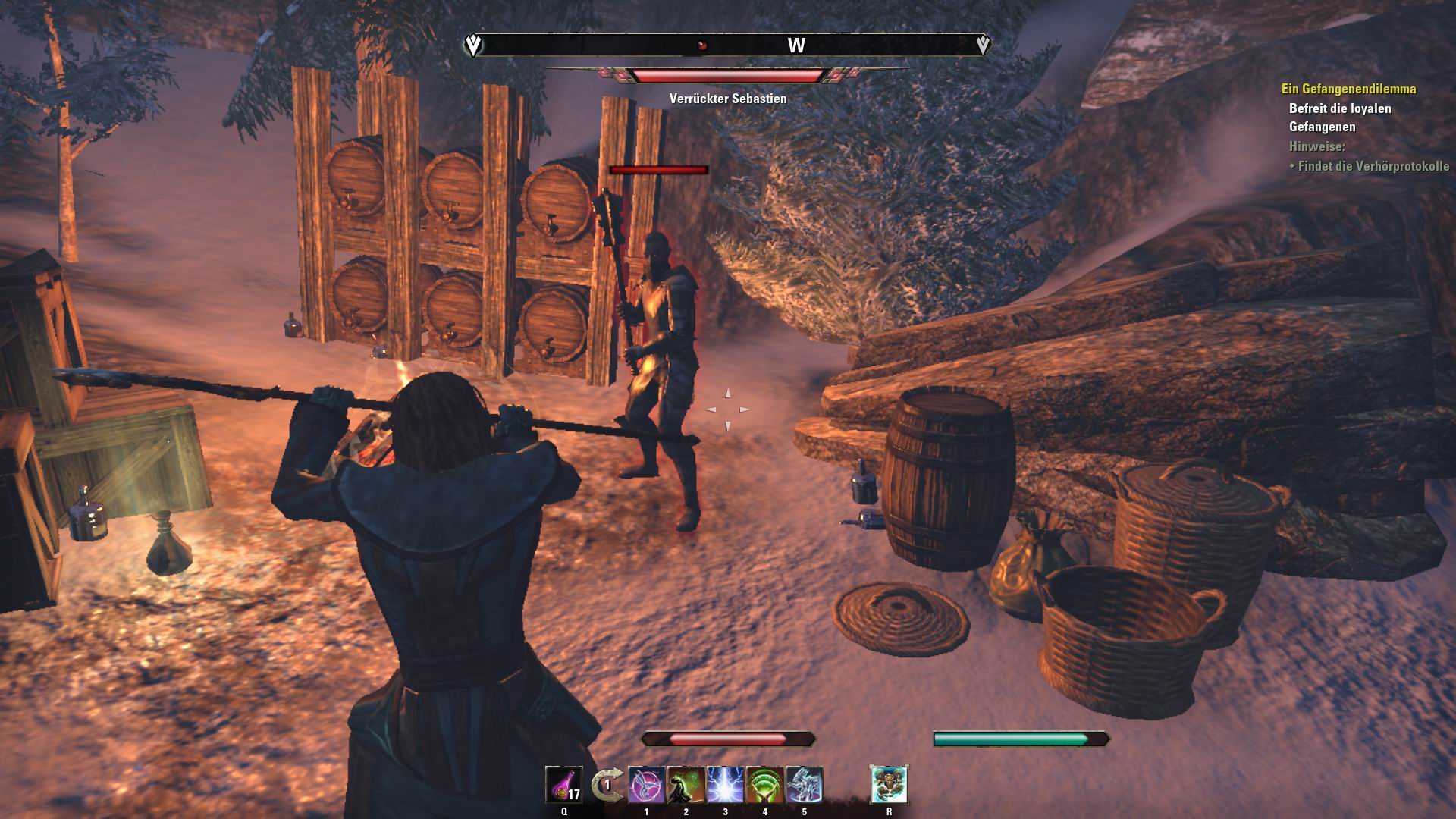The height and width of the screenshot is (819, 1456).
Task: Toggle tracking for quest Ein Gefangenendilemma
Action: point(1348,89)
